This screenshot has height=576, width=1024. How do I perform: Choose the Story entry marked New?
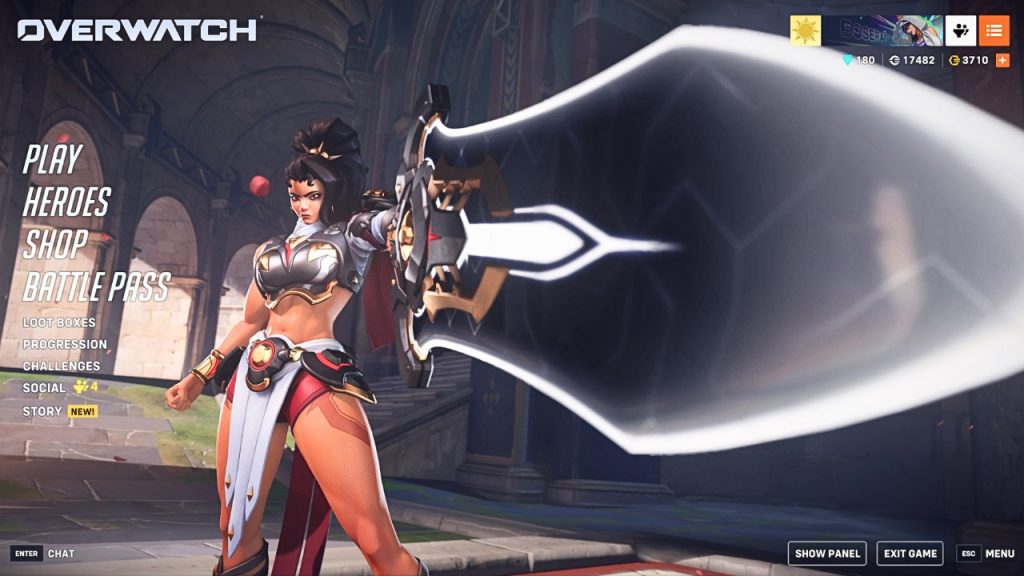pyautogui.click(x=41, y=411)
